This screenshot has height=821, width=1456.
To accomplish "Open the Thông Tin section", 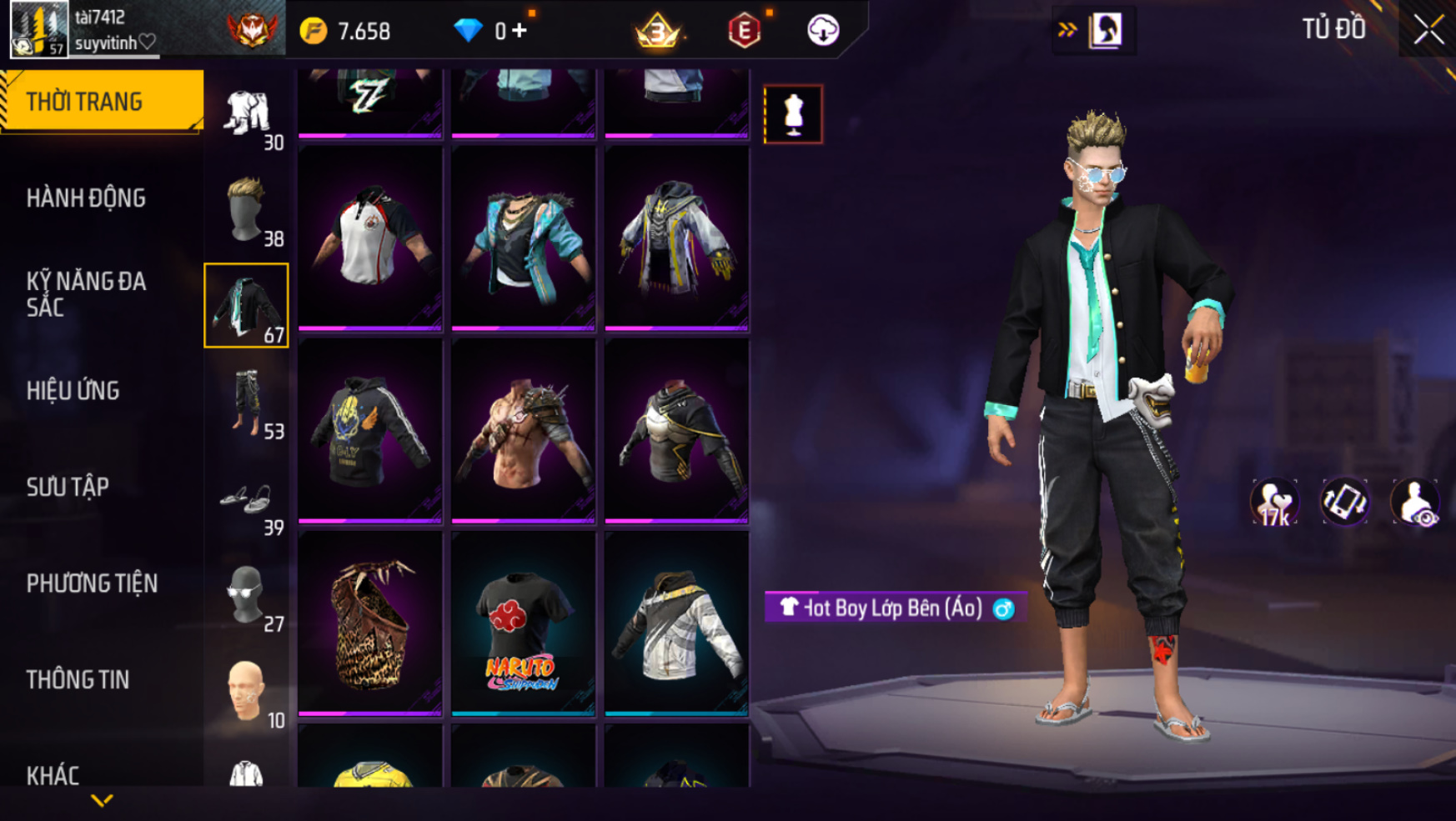I will pyautogui.click(x=78, y=680).
